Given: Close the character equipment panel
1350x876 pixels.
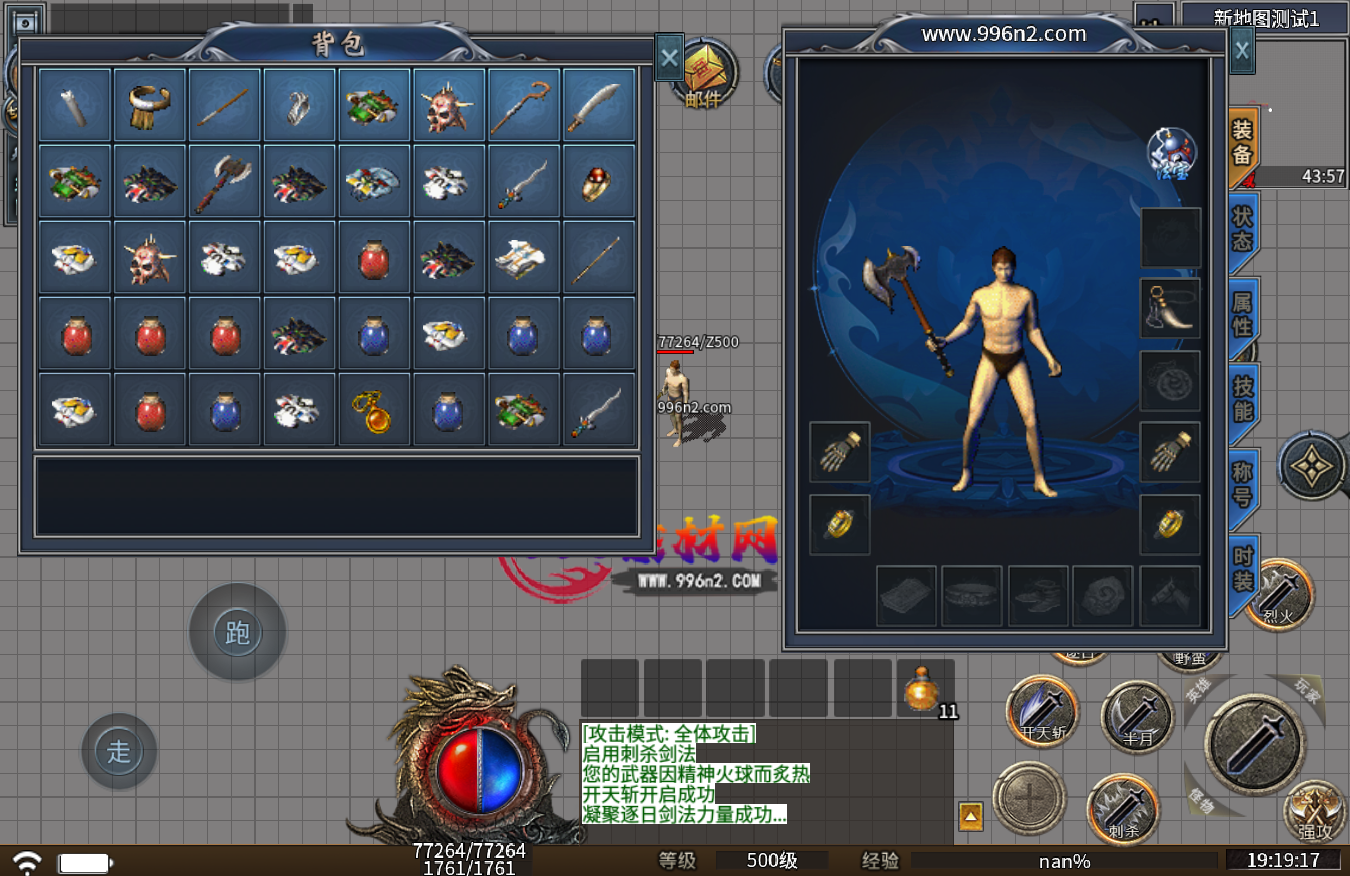Looking at the screenshot, I should tap(1241, 49).
